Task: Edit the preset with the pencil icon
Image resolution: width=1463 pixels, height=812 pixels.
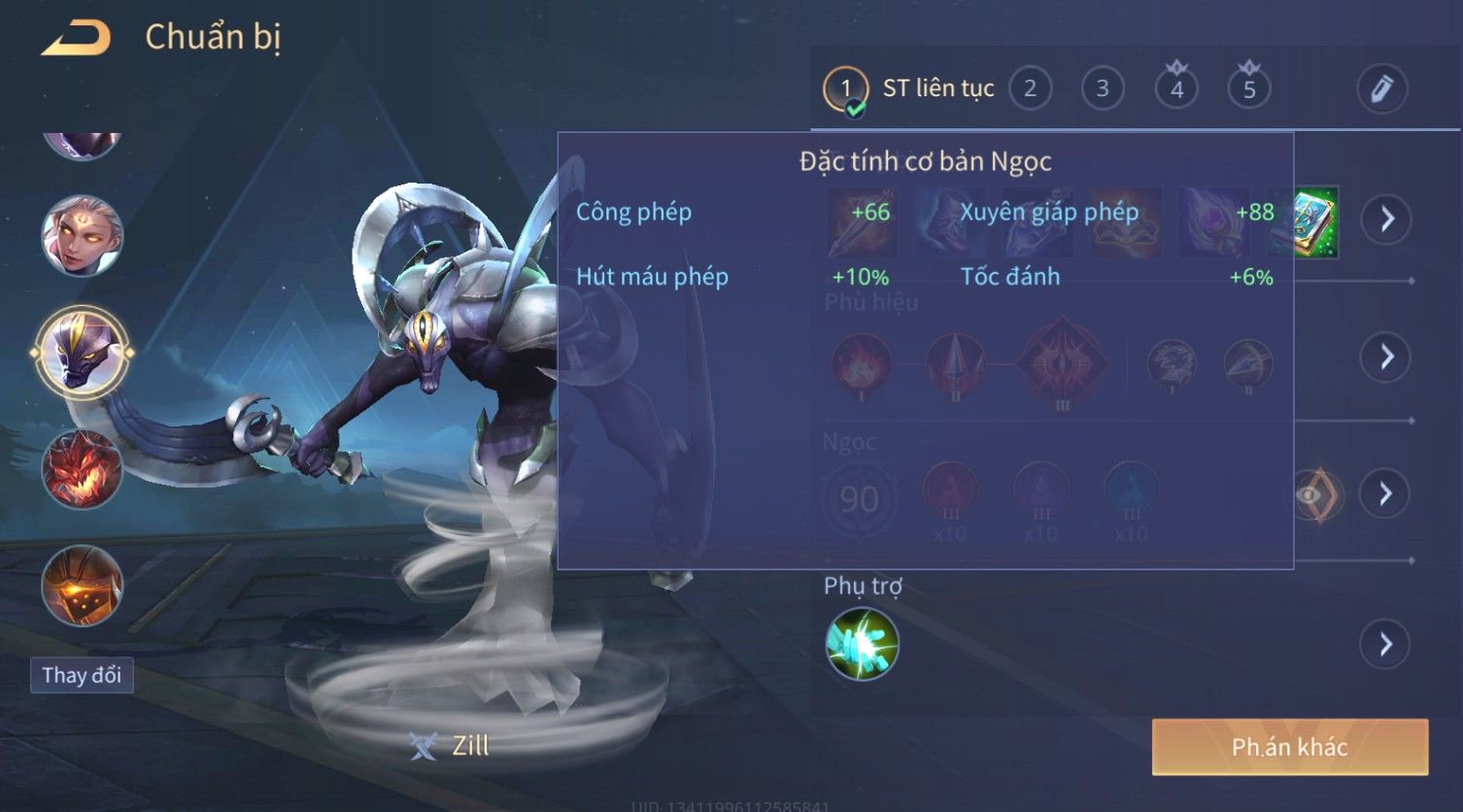Action: [x=1381, y=89]
